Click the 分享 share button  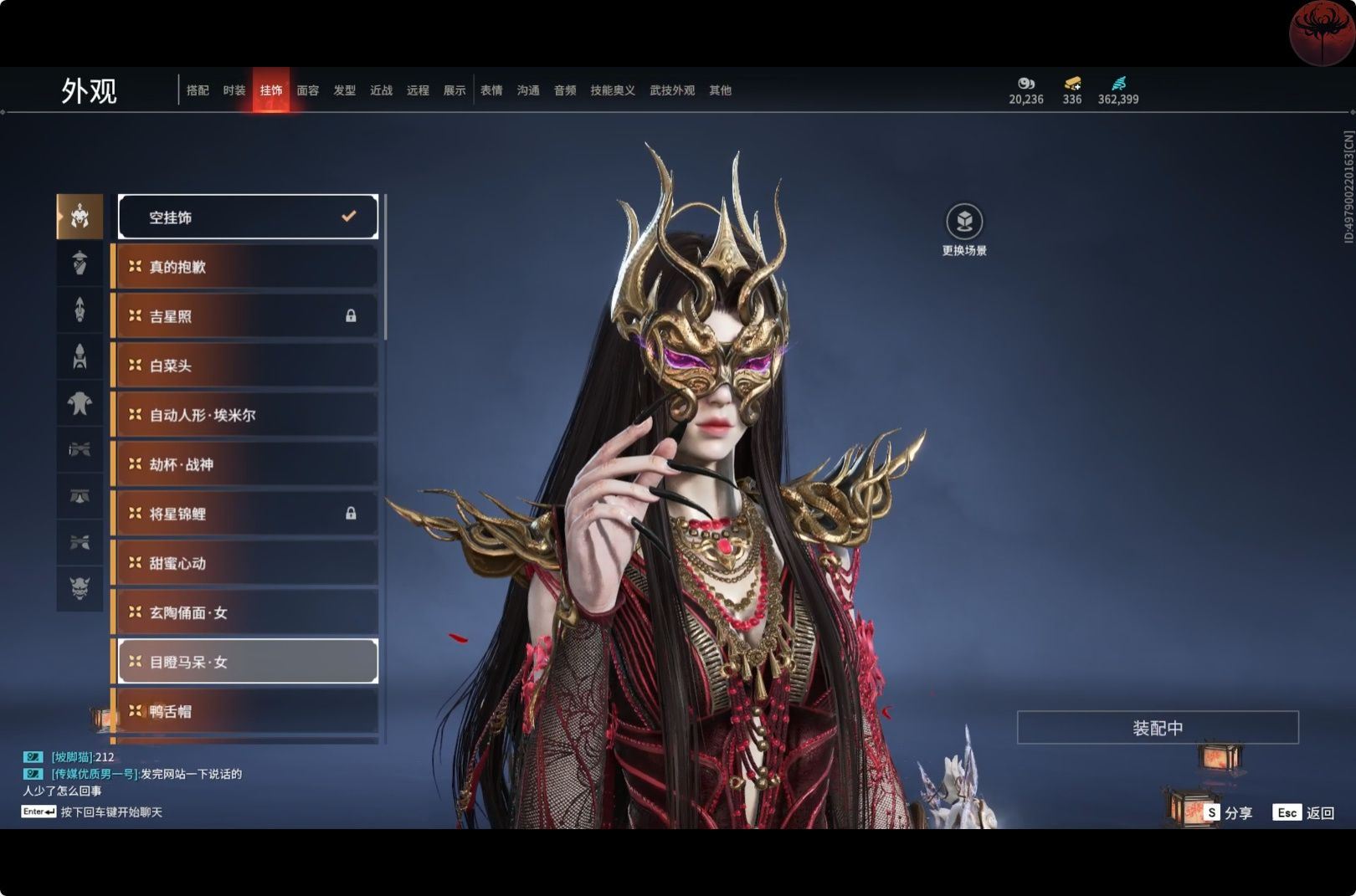coord(1229,812)
